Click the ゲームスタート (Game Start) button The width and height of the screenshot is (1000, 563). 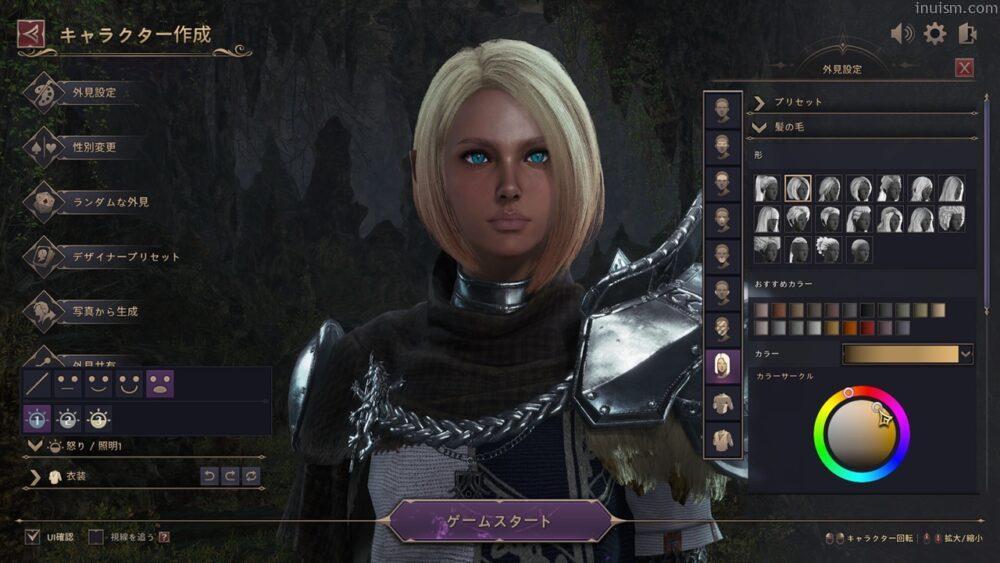499,521
